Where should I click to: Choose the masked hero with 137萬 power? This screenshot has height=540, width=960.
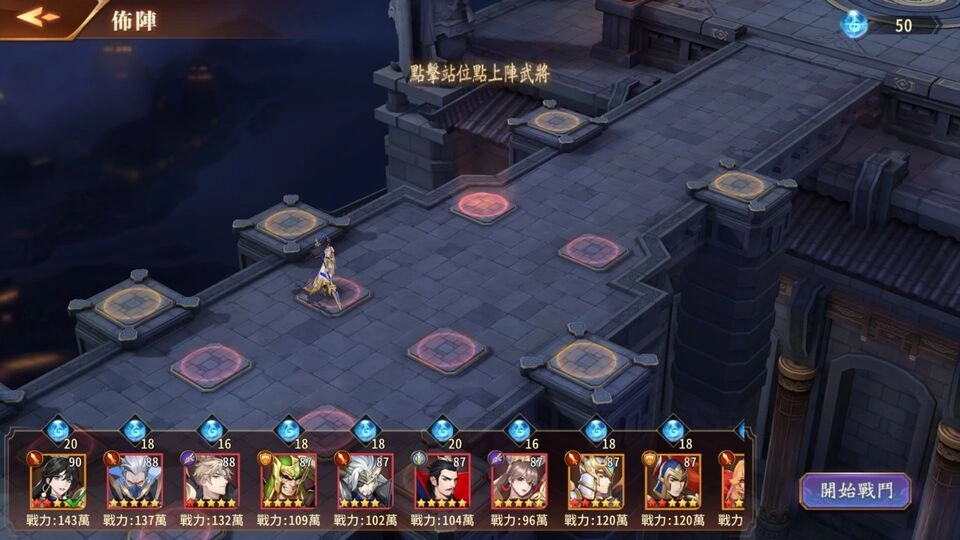coord(135,481)
